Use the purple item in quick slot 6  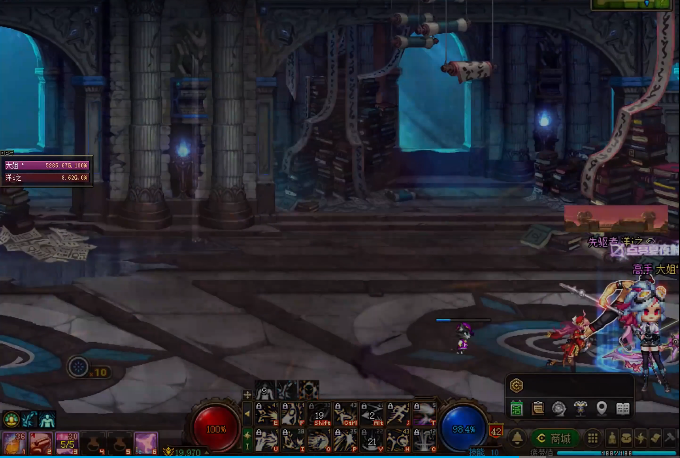click(x=146, y=442)
